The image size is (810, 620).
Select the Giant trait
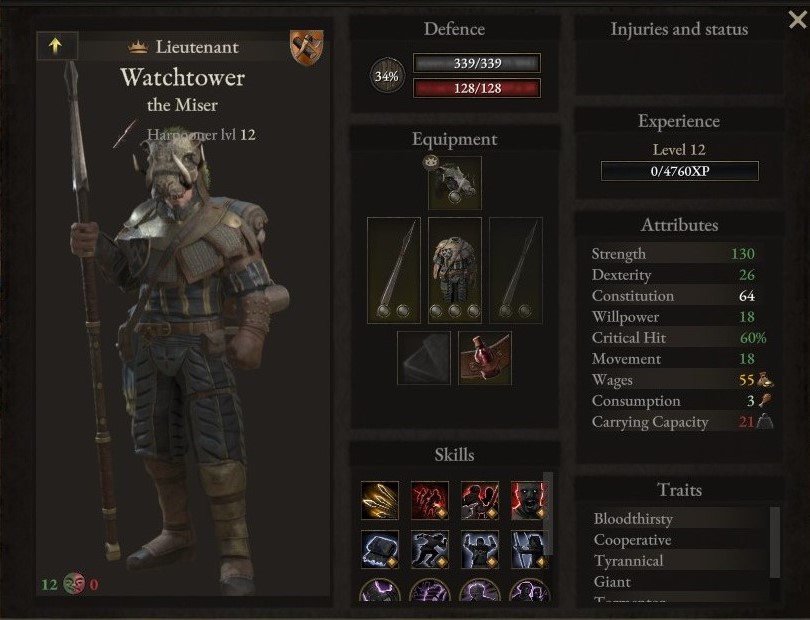pos(612,582)
